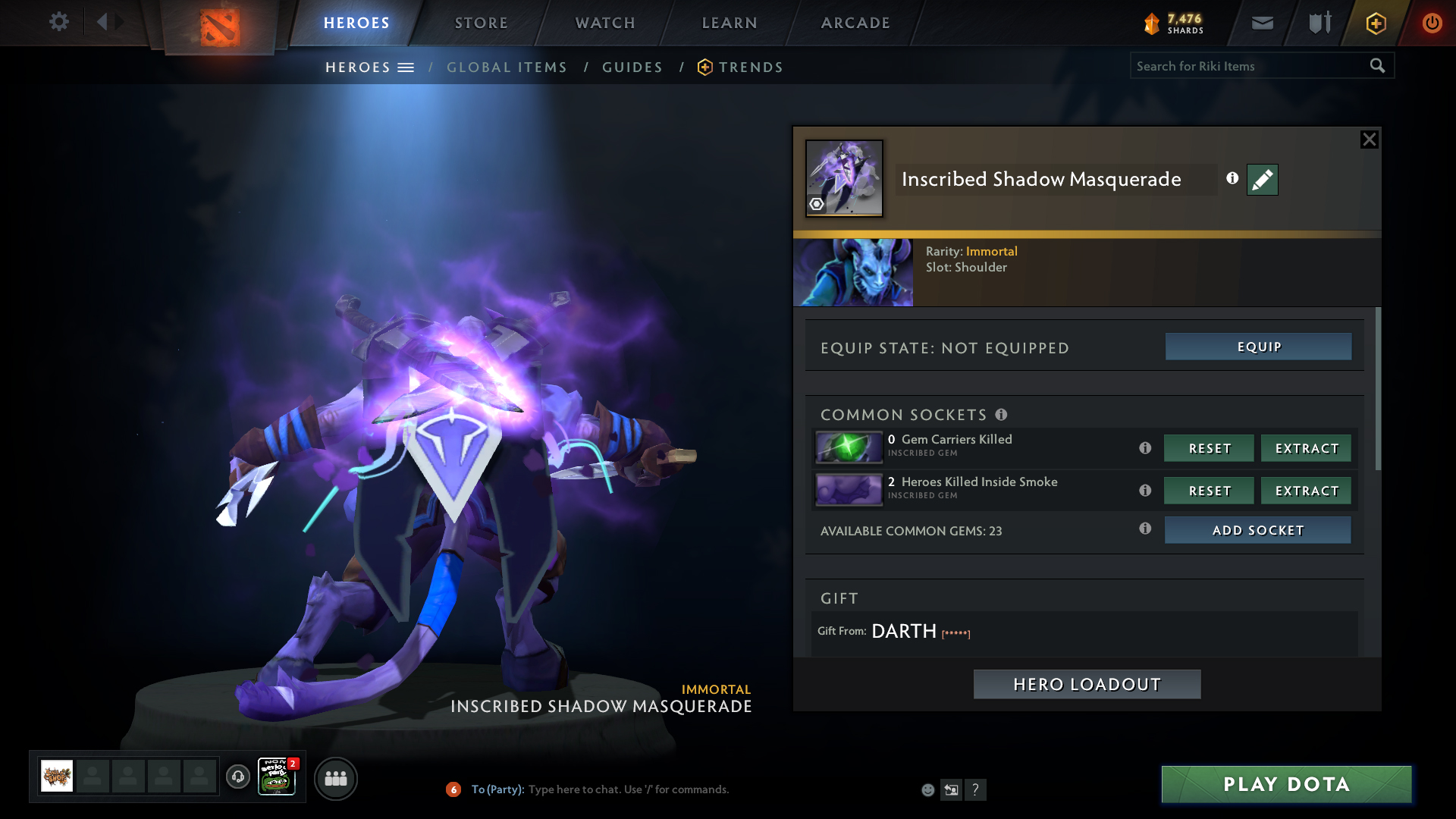Open the Watch tab
The height and width of the screenshot is (819, 1456).
click(605, 23)
